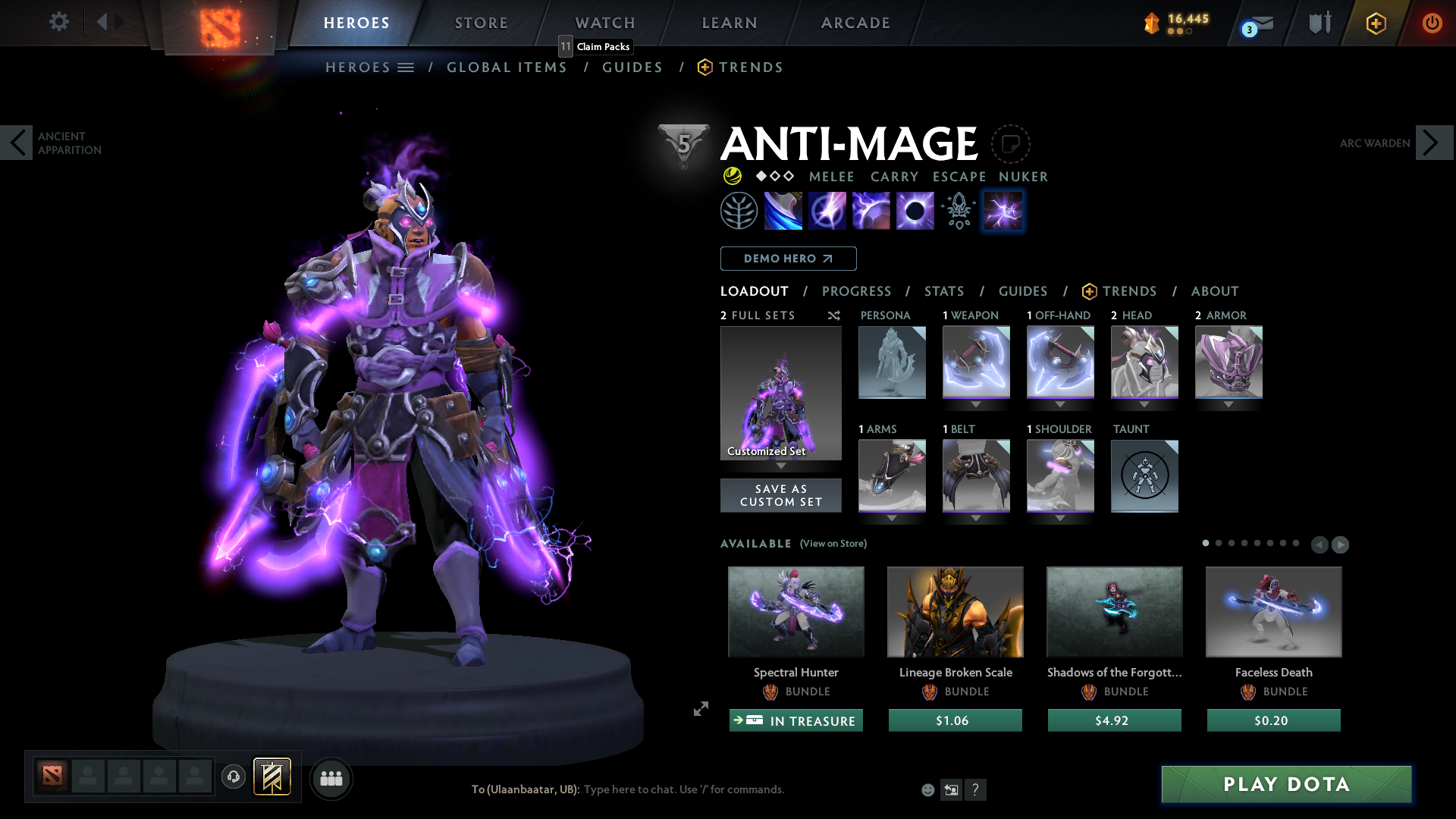Click the Dota 2 armory shield icon
Image resolution: width=1456 pixels, height=819 pixels.
click(x=1319, y=22)
